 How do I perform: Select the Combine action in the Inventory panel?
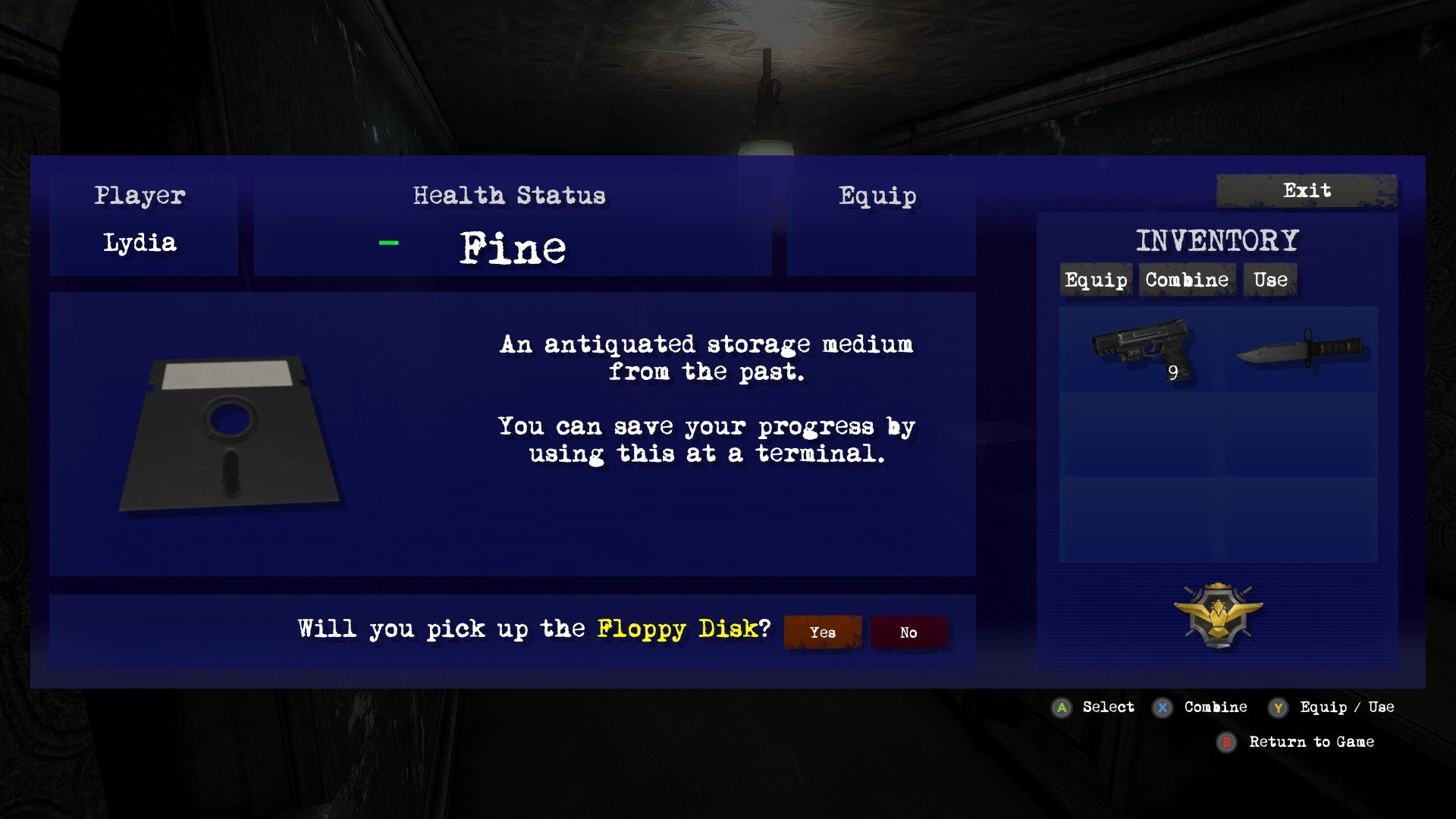[1185, 280]
